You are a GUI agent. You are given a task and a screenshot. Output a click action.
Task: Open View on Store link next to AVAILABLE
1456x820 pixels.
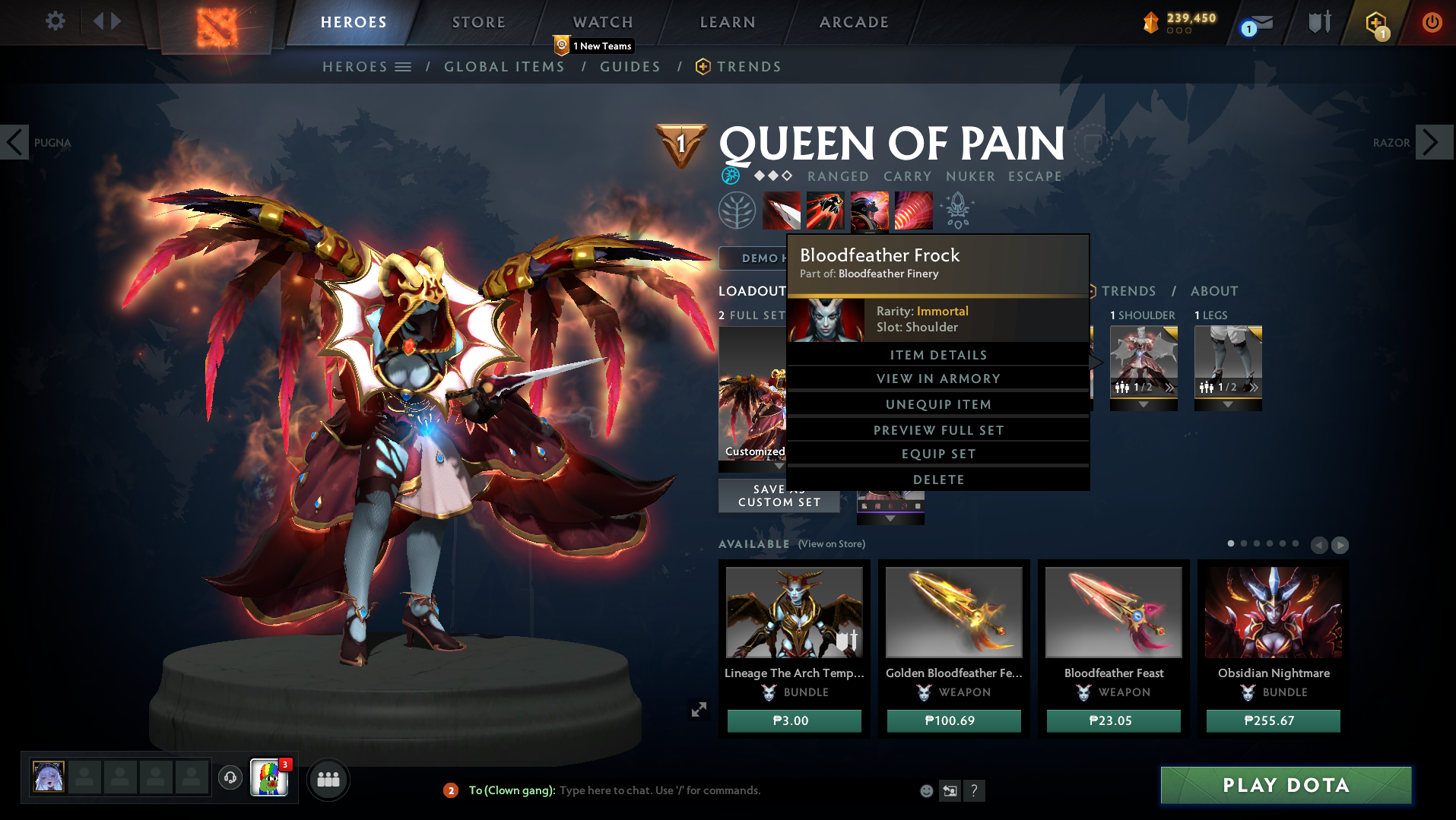coord(831,544)
